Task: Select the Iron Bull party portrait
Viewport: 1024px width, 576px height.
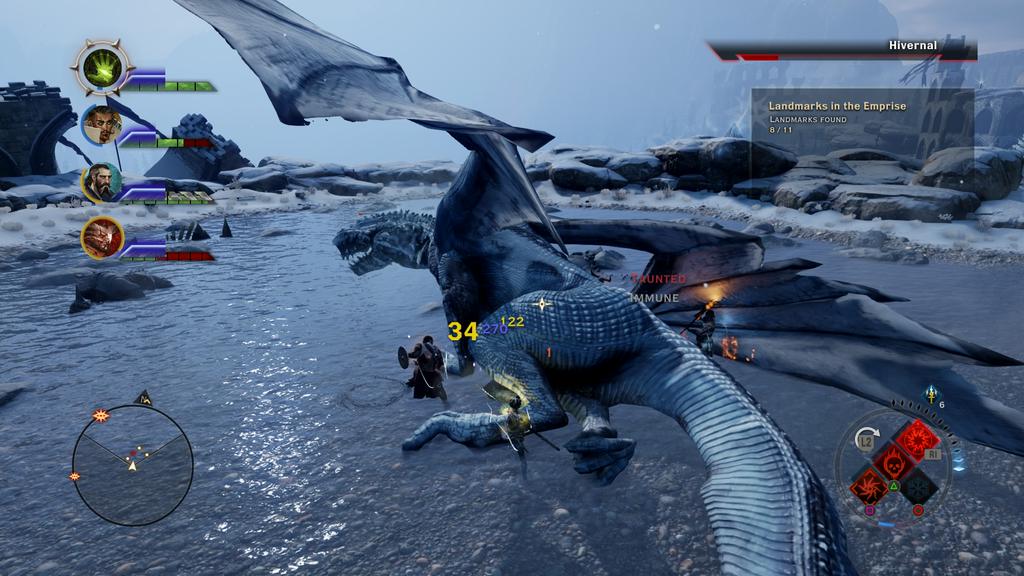Action: tap(102, 238)
